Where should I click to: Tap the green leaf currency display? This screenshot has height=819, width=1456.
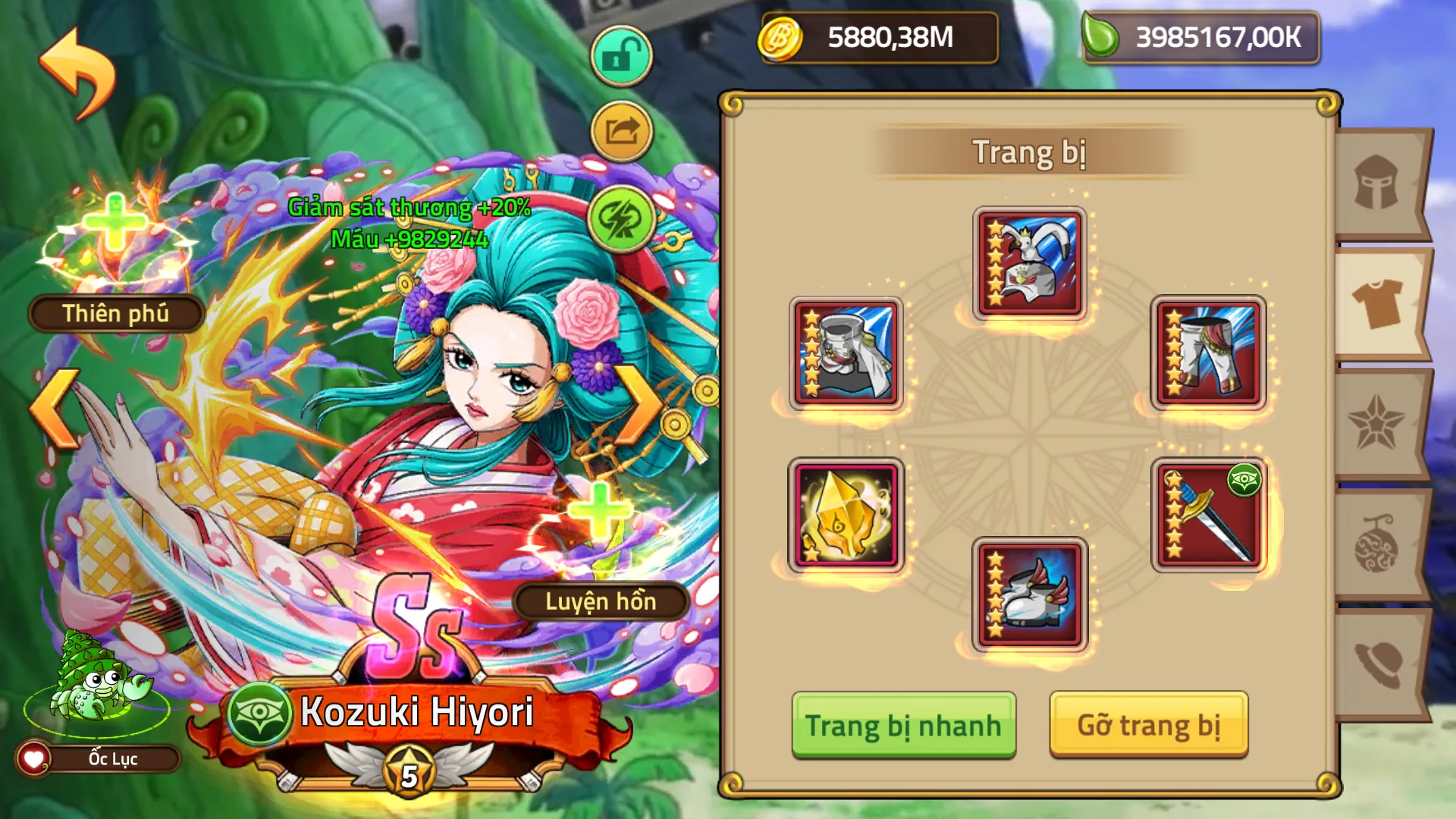pyautogui.click(x=1198, y=35)
